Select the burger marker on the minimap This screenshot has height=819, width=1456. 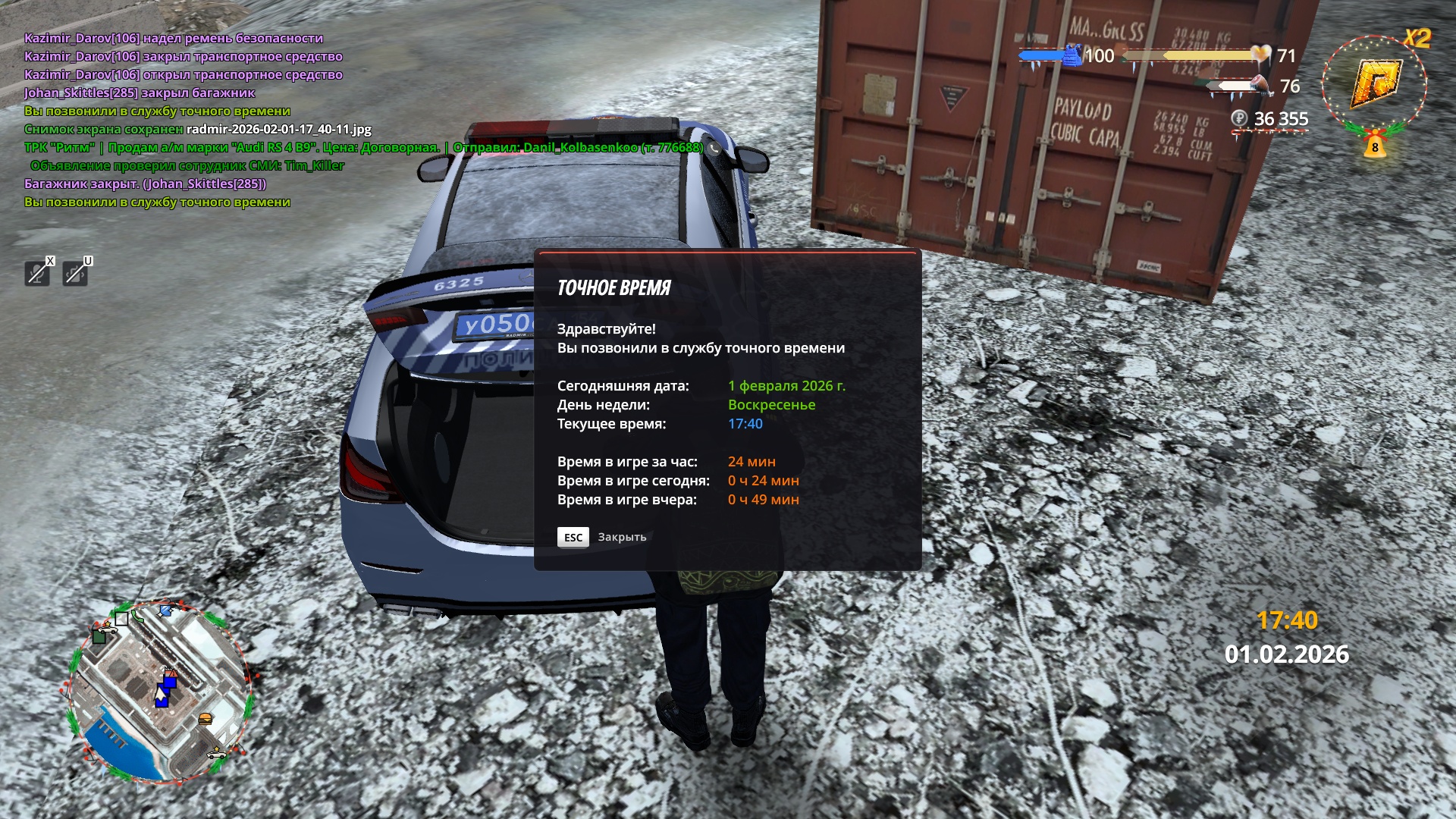205,717
